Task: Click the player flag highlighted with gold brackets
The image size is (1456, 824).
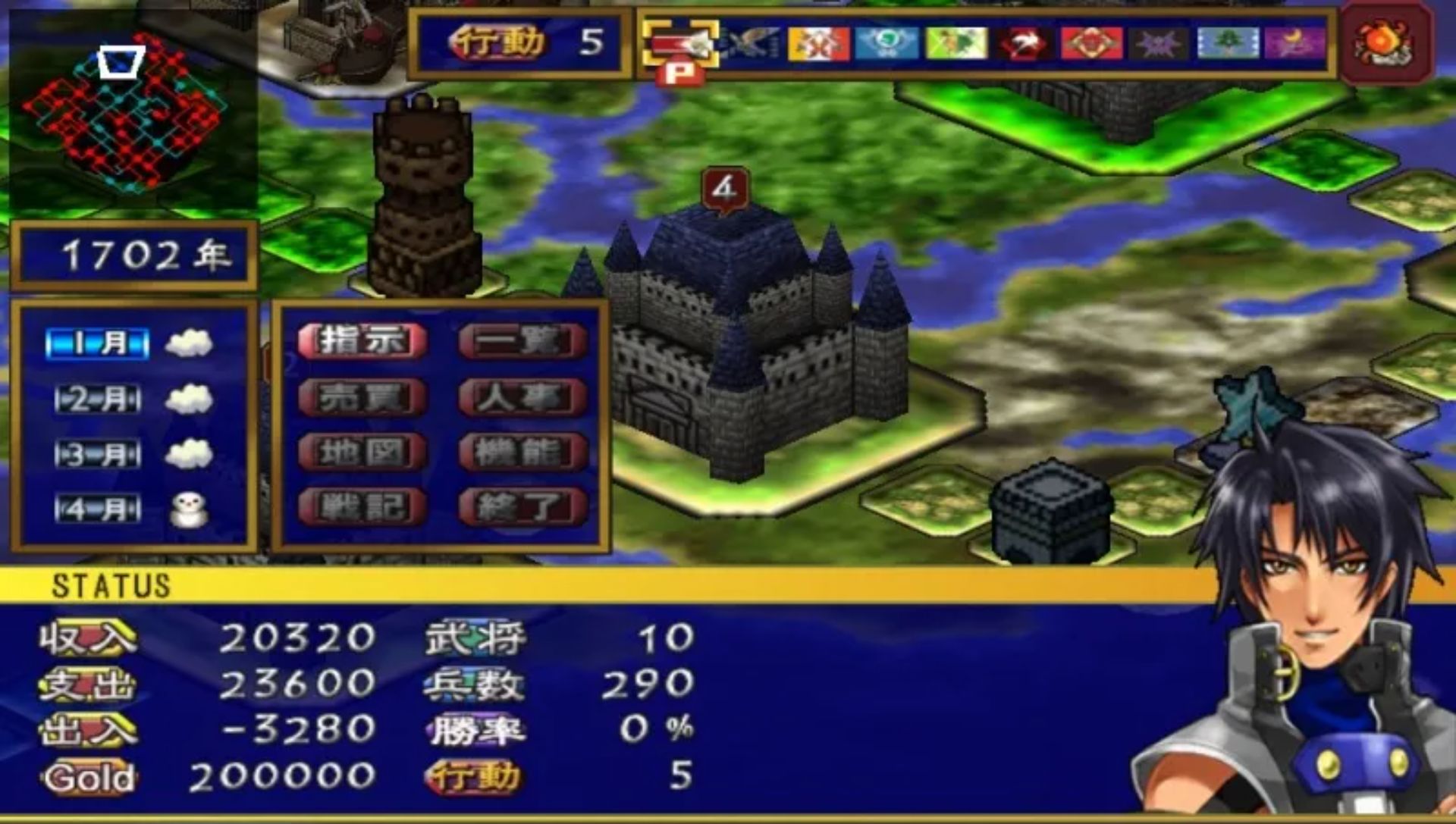Action: point(680,45)
